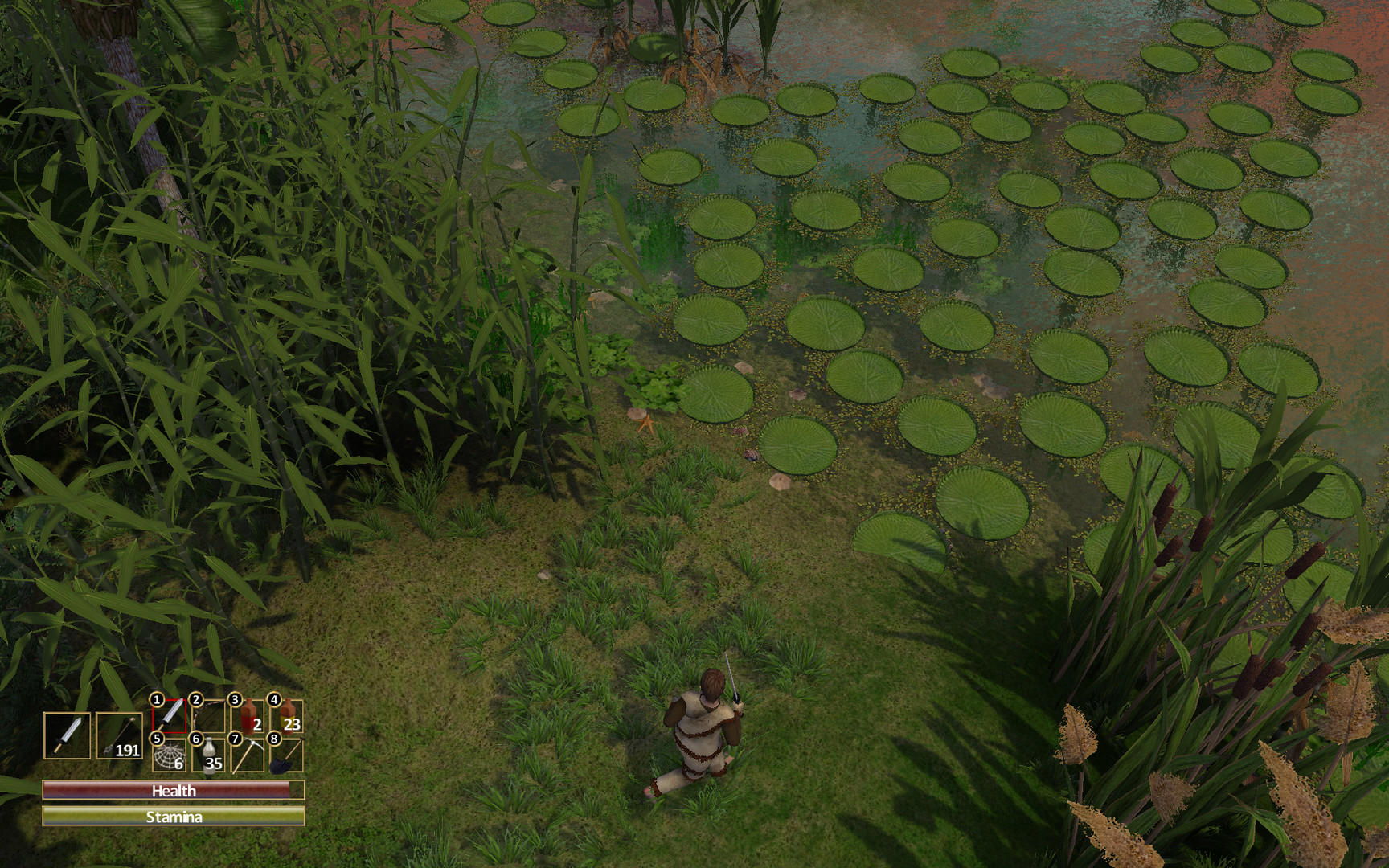This screenshot has width=1389, height=868.
Task: Click the stack count 2 on the red jug
Action: [256, 726]
